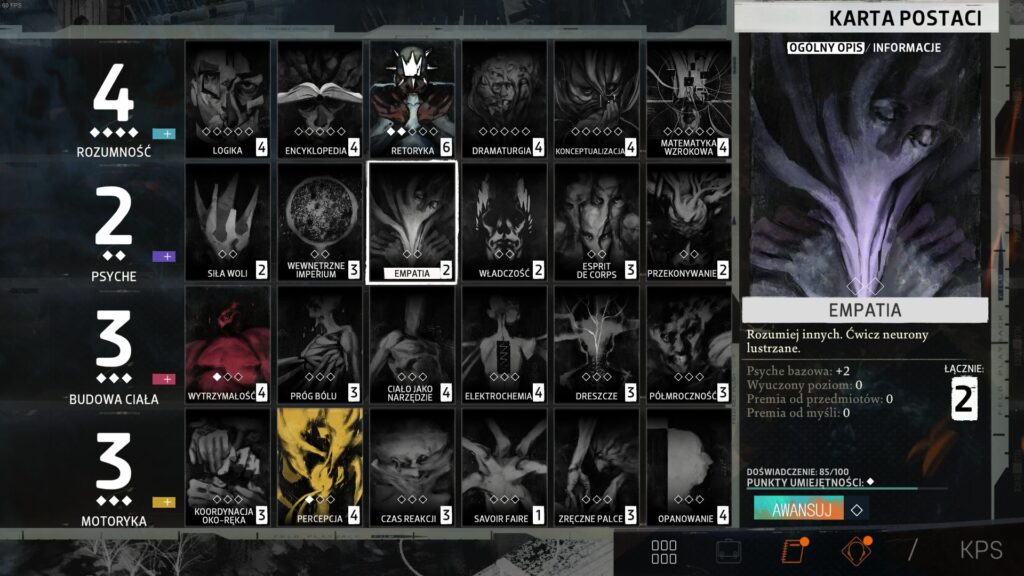Pick the Siła Woli skill card
The width and height of the screenshot is (1024, 576).
(227, 222)
